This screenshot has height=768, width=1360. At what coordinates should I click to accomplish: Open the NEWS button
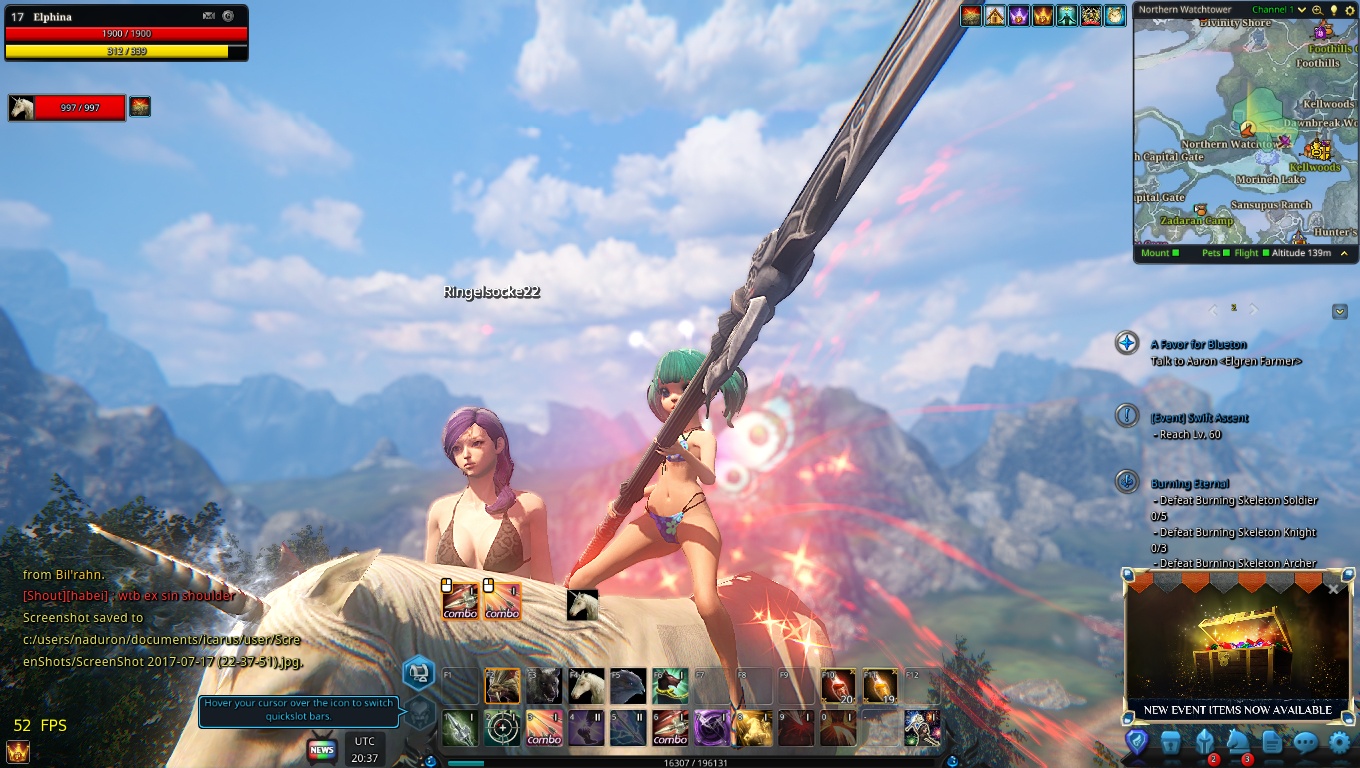[x=322, y=749]
